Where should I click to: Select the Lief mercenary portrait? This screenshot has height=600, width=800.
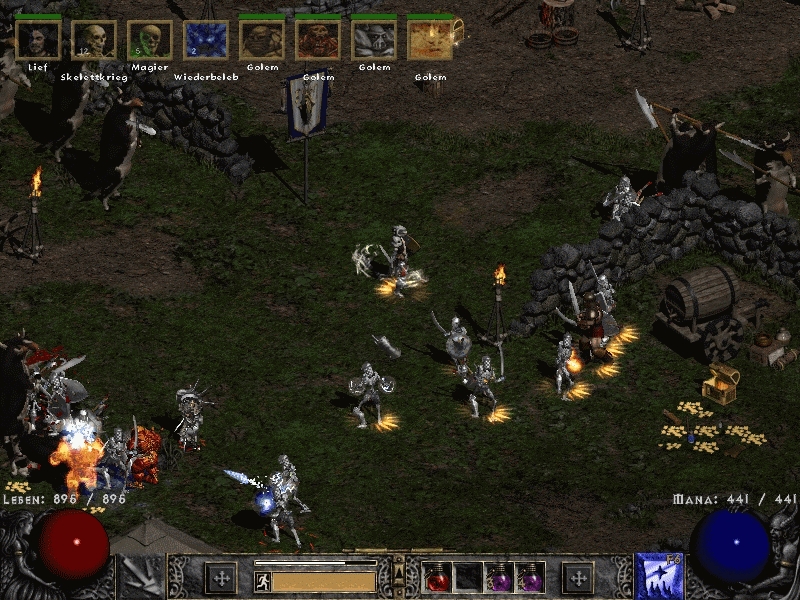(x=38, y=40)
